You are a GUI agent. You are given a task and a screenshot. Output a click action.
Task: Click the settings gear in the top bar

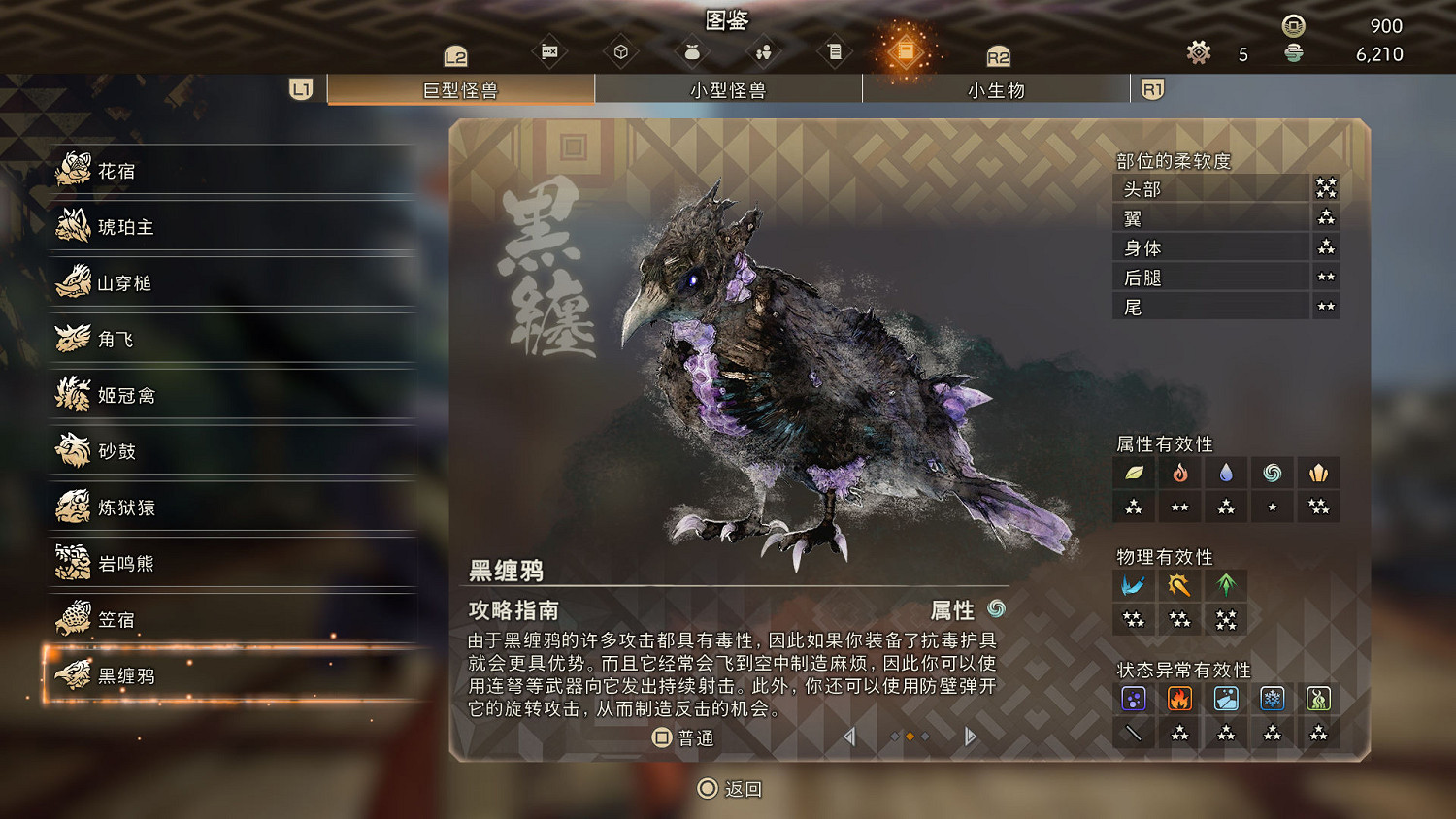[x=1199, y=53]
